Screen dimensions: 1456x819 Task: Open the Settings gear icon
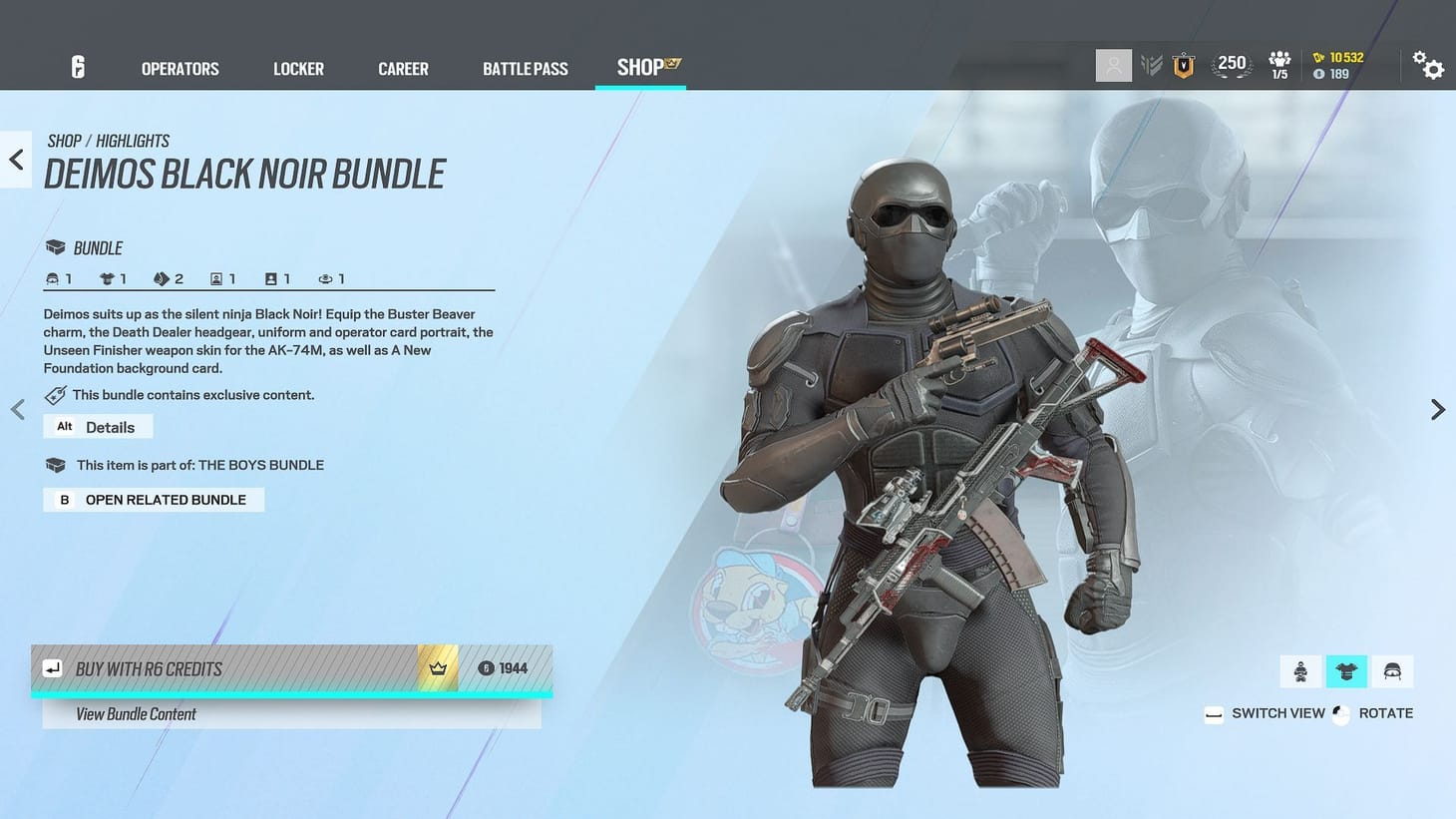point(1430,66)
